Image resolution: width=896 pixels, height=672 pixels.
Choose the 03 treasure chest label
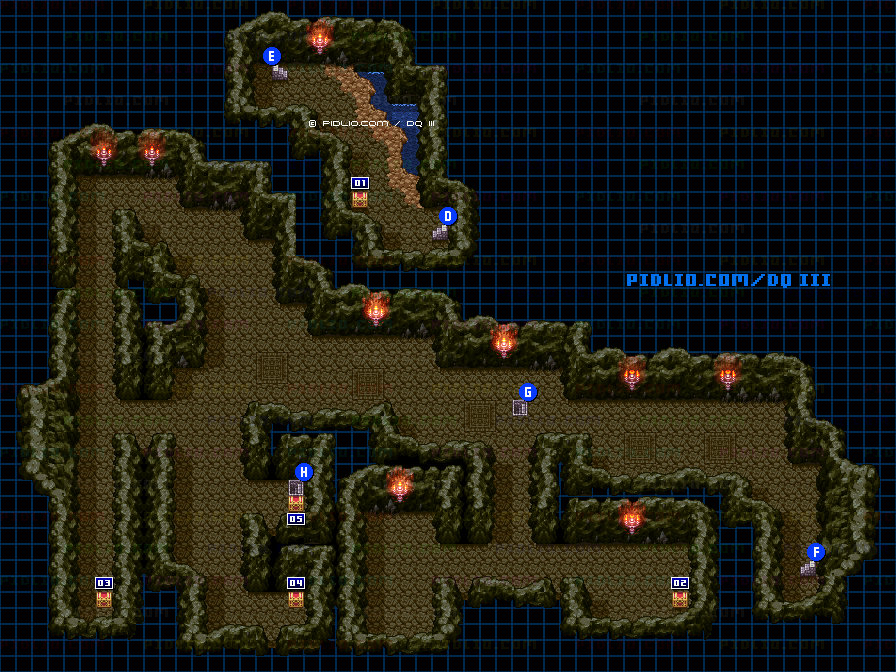104,583
